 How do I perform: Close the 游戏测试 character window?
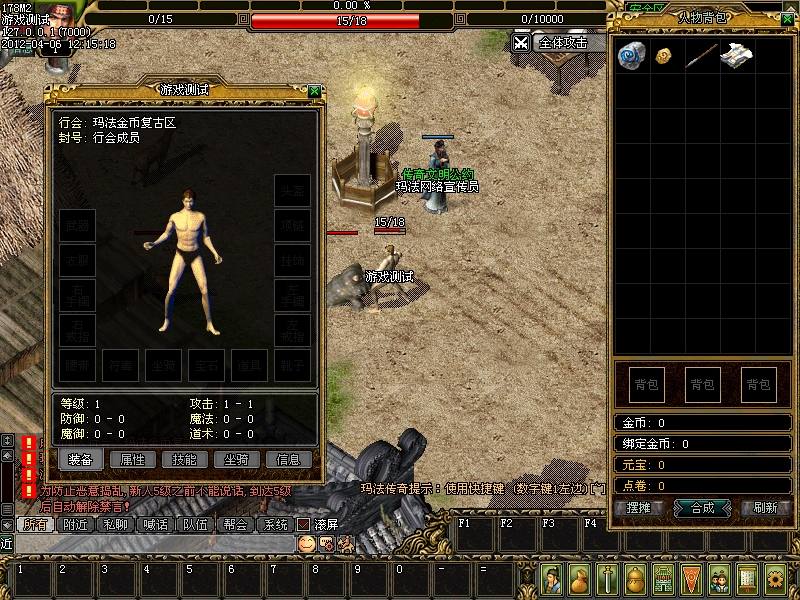pos(314,90)
